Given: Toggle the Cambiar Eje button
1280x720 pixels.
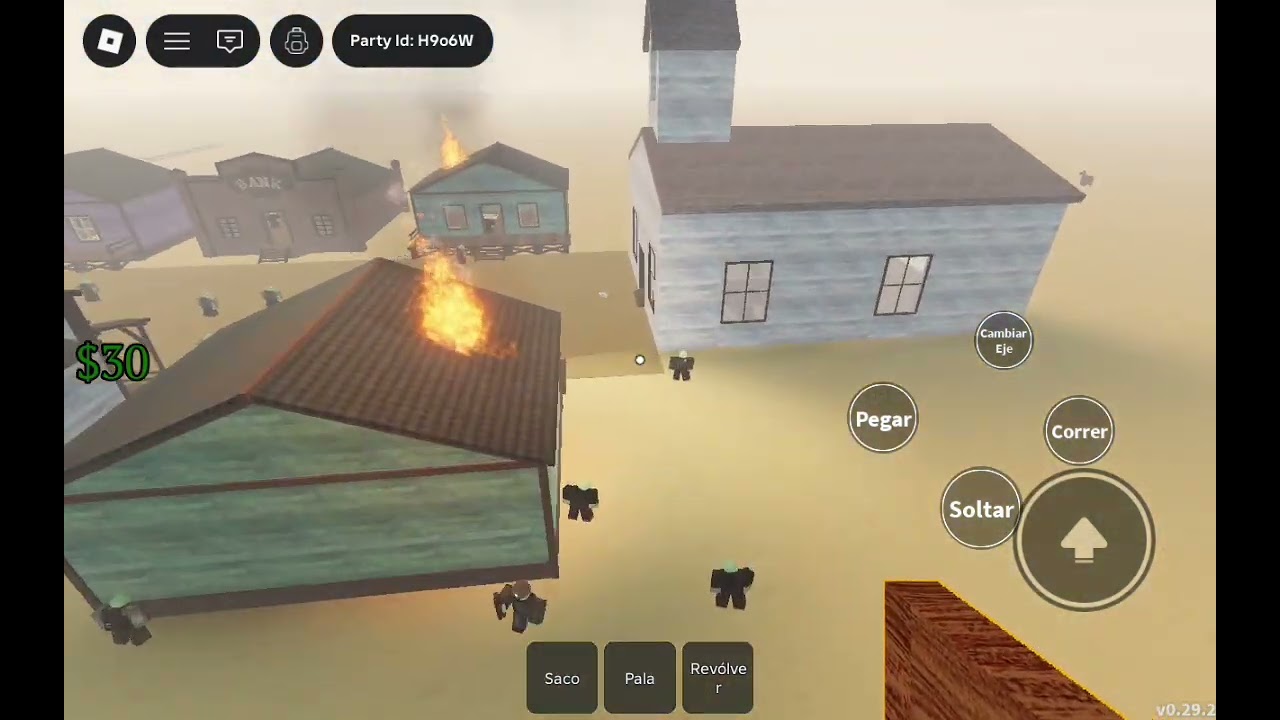Looking at the screenshot, I should click(x=1003, y=341).
